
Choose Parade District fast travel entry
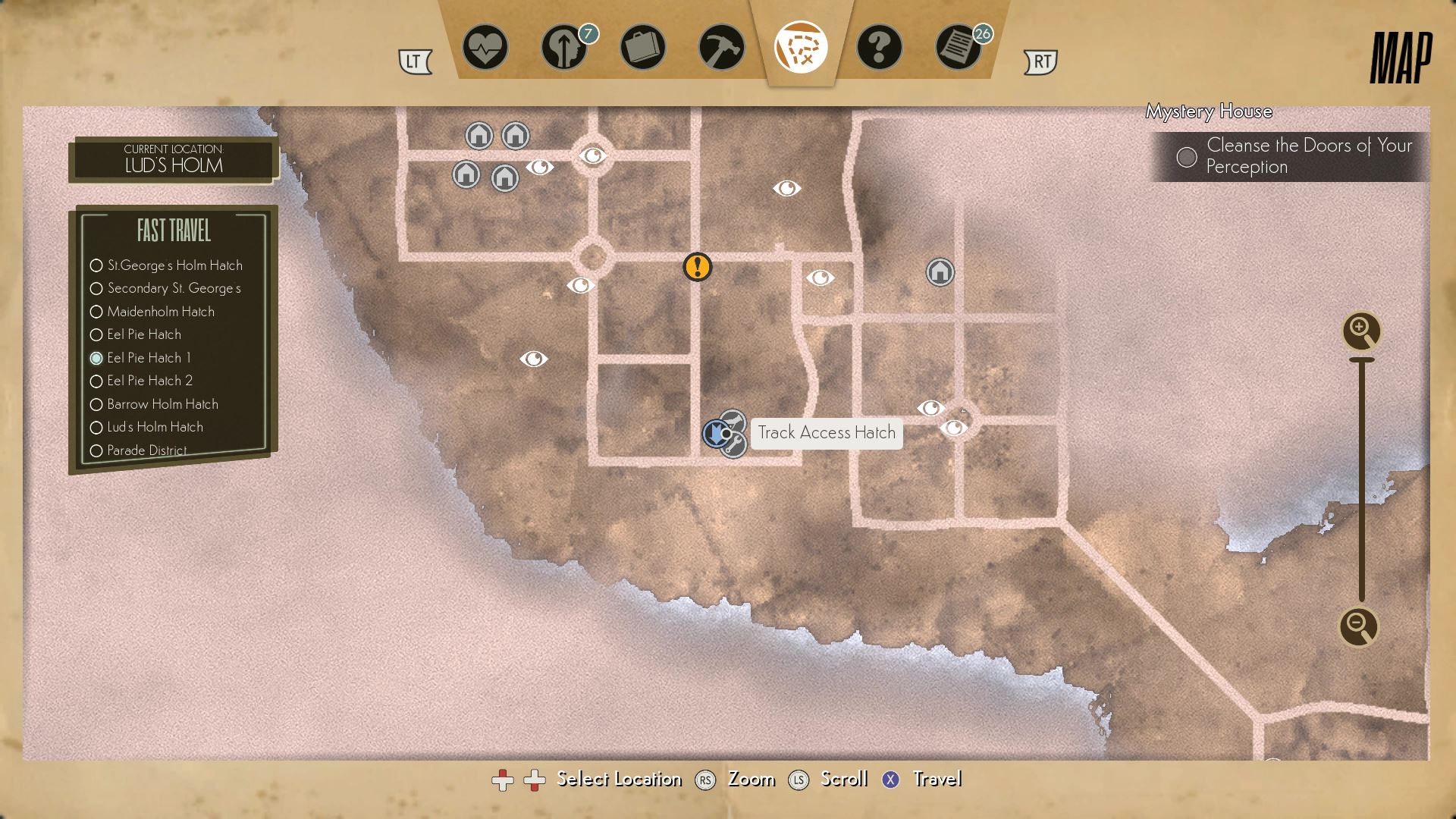[146, 450]
